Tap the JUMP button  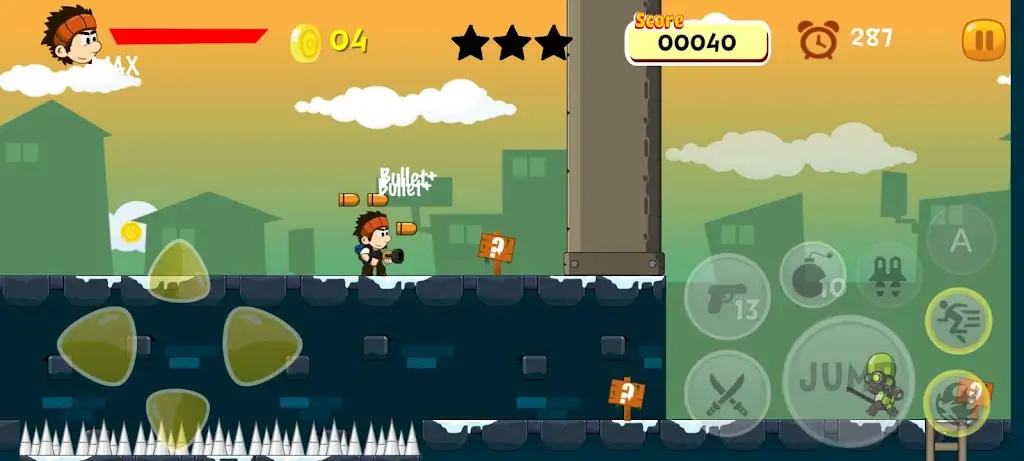tap(846, 380)
